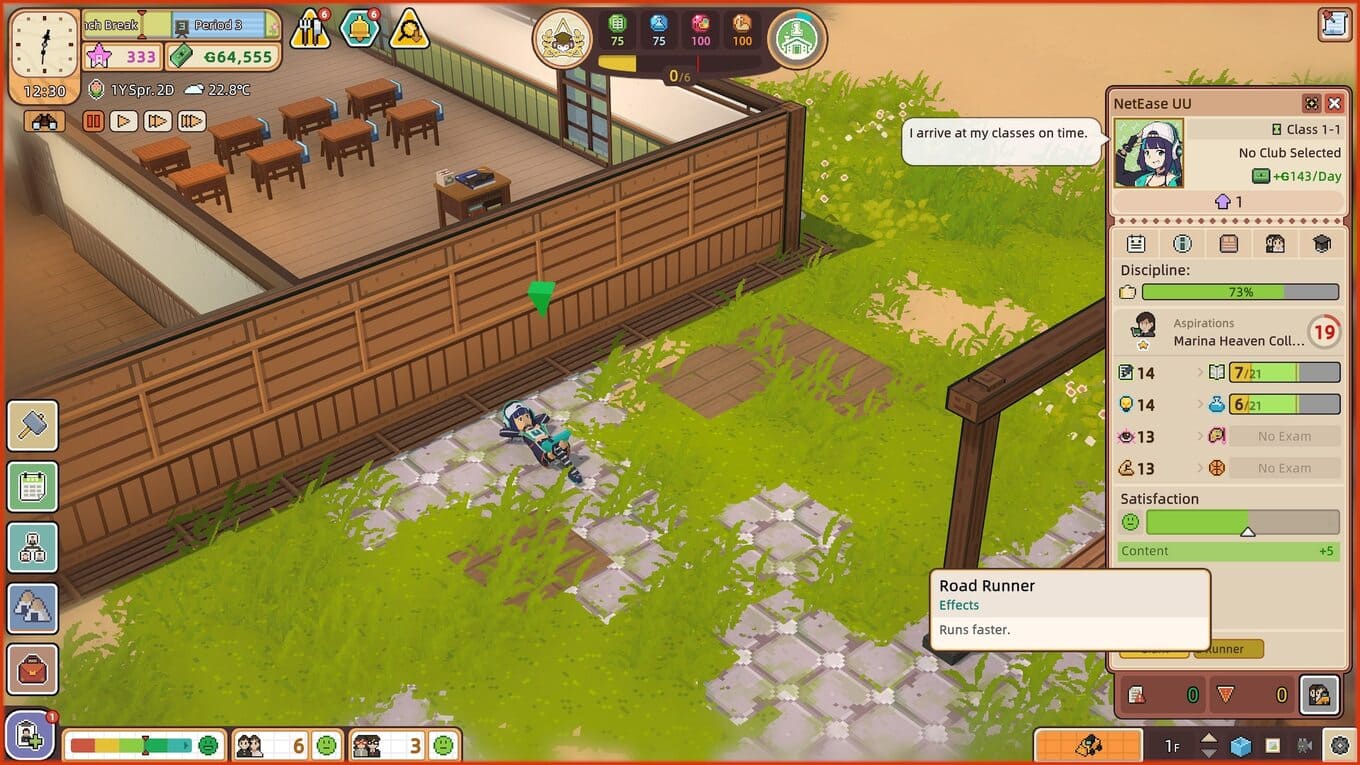Focus camera on student with target button
The height and width of the screenshot is (765, 1360).
pos(1311,104)
